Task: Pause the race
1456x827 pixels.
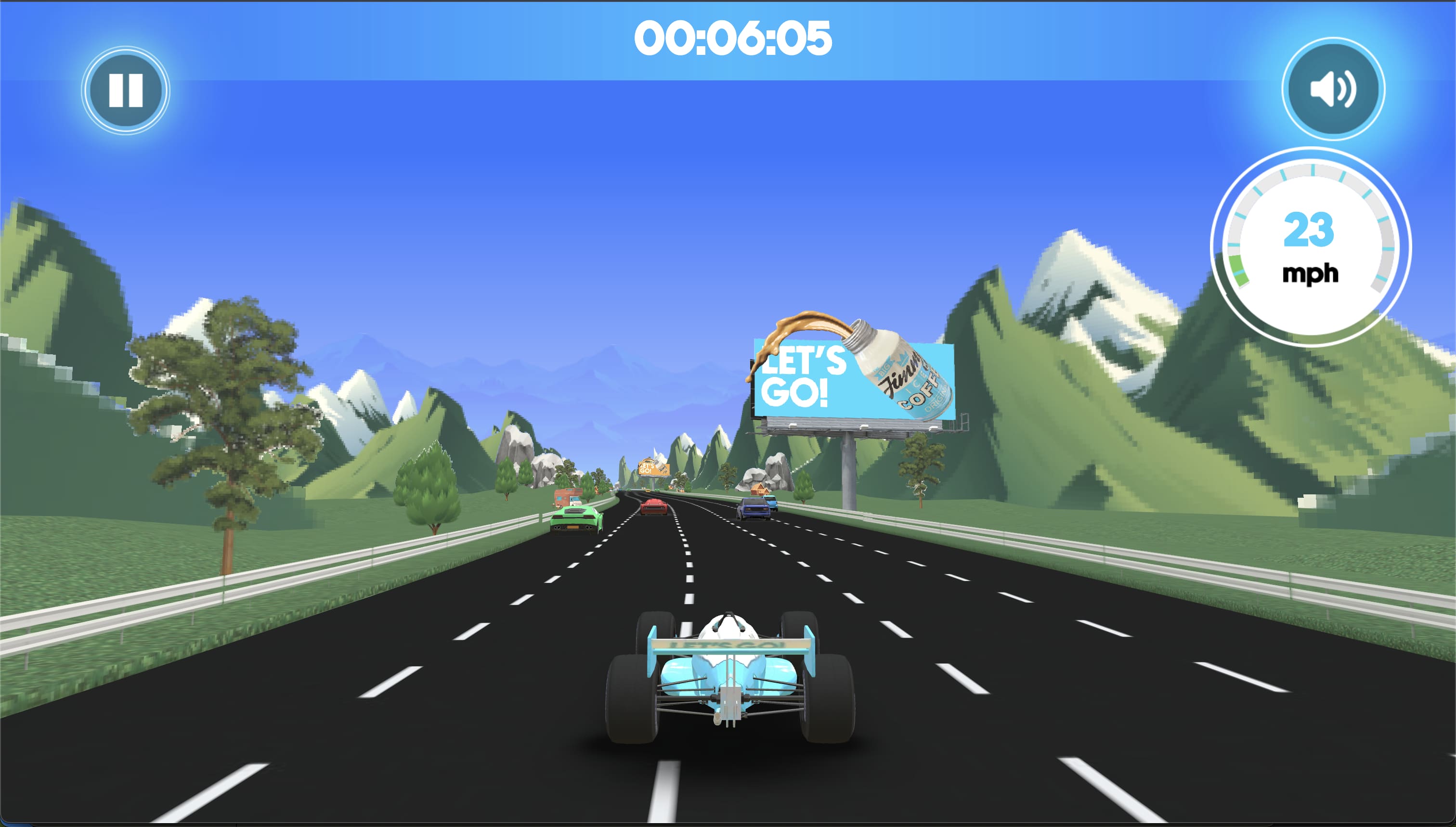Action: coord(126,90)
